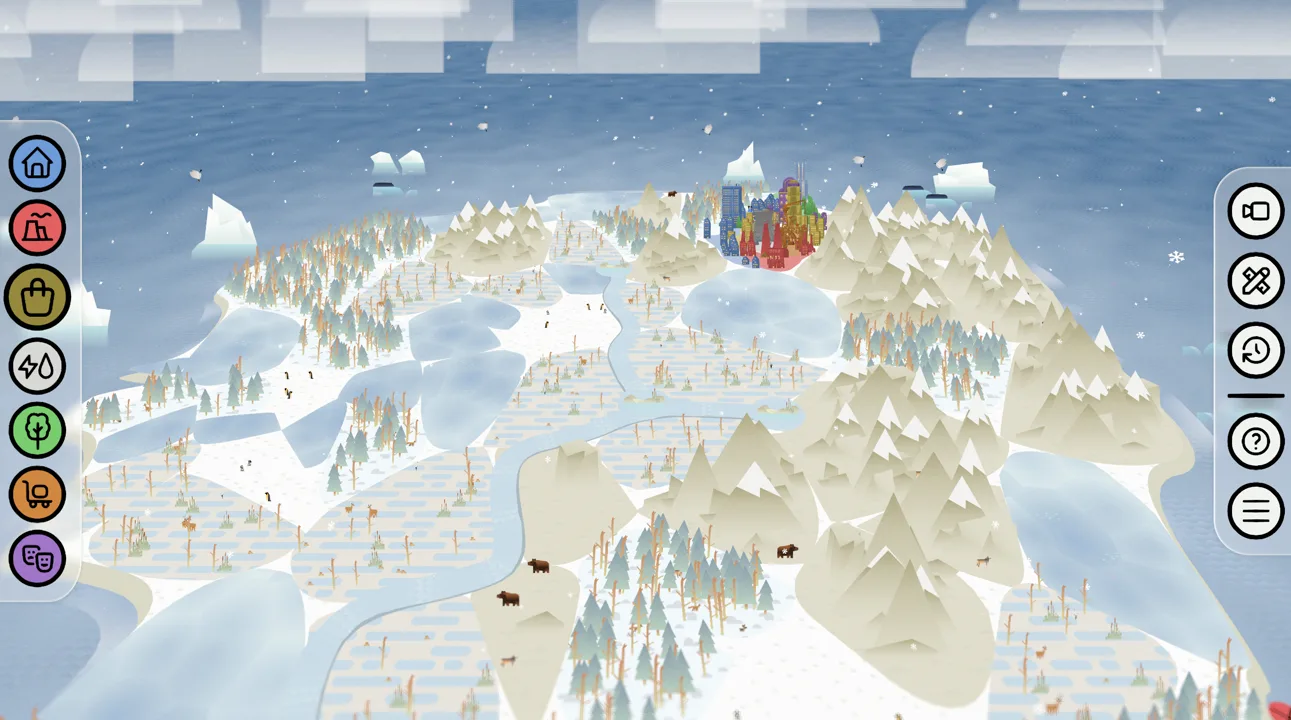Select the parks and nature category
Screen dimensions: 1291x720
tap(36, 429)
